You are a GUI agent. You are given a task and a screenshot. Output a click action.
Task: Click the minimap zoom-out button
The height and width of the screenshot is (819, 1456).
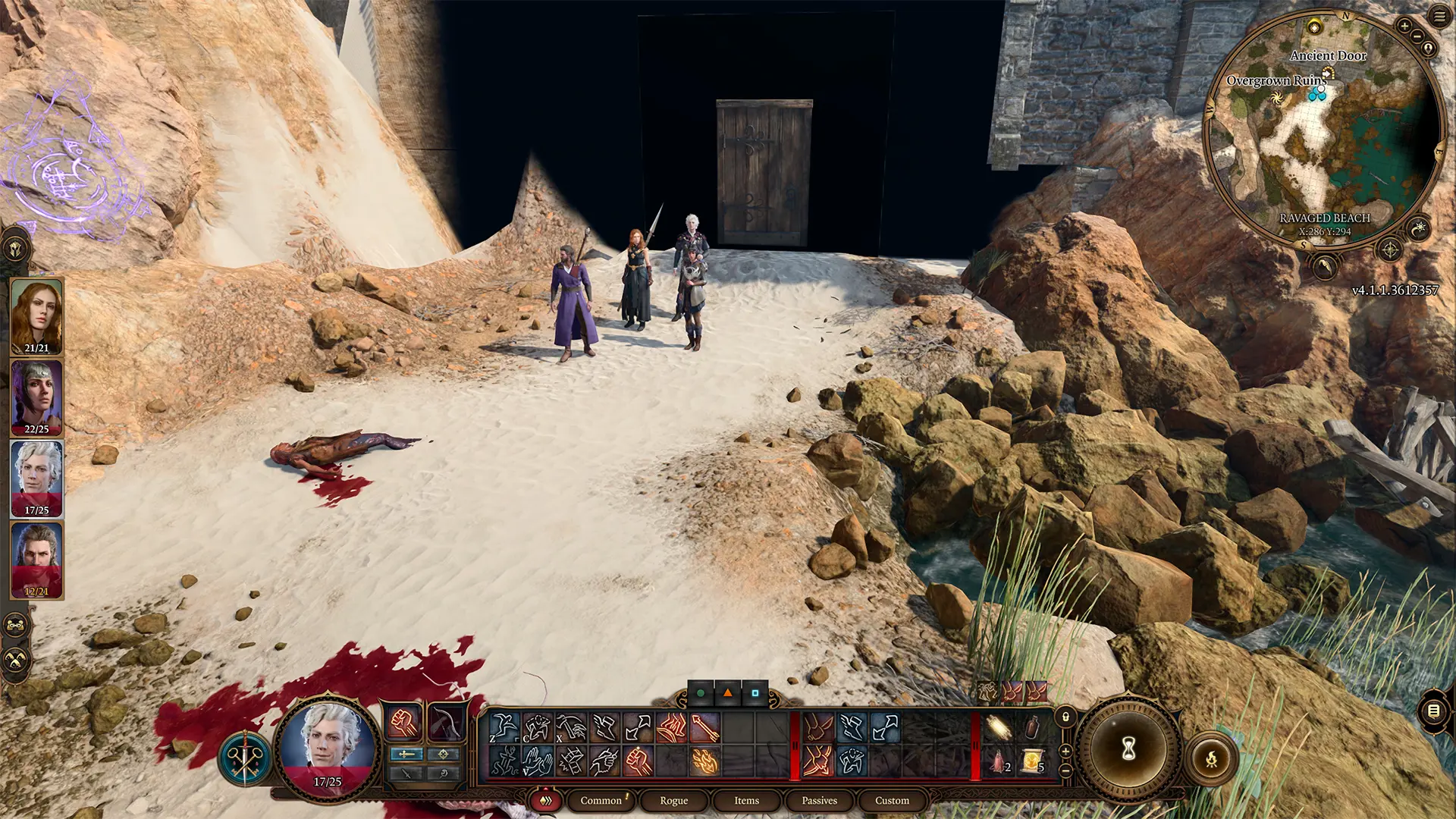(x=1417, y=36)
